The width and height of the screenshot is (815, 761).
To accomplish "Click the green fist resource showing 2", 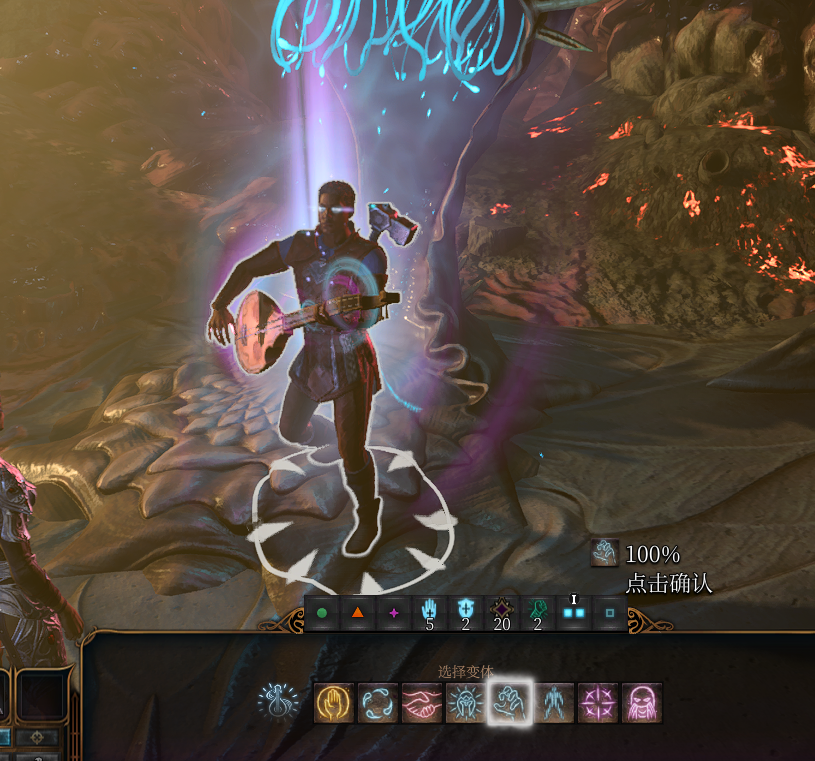I will click(538, 609).
